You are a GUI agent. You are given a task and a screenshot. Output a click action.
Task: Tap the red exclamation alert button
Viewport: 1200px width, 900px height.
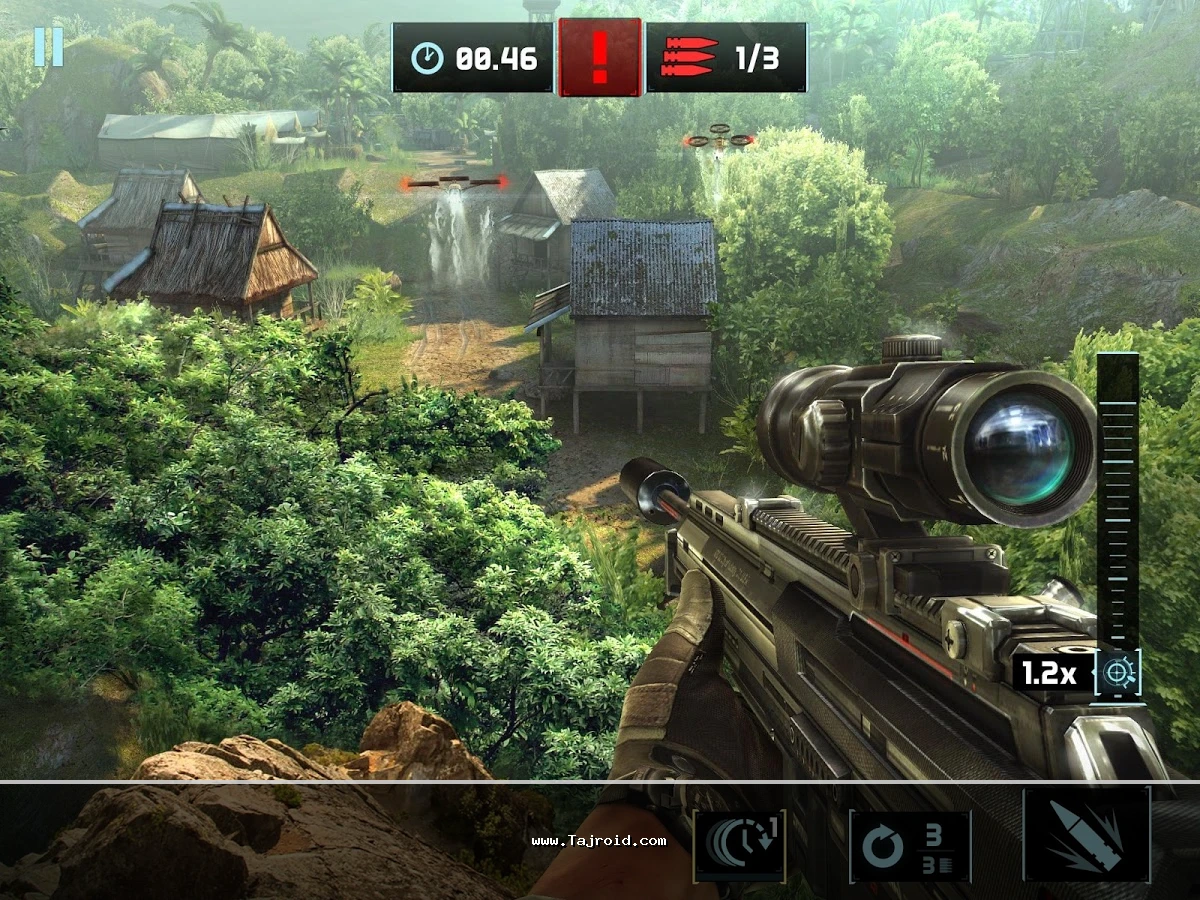[599, 58]
